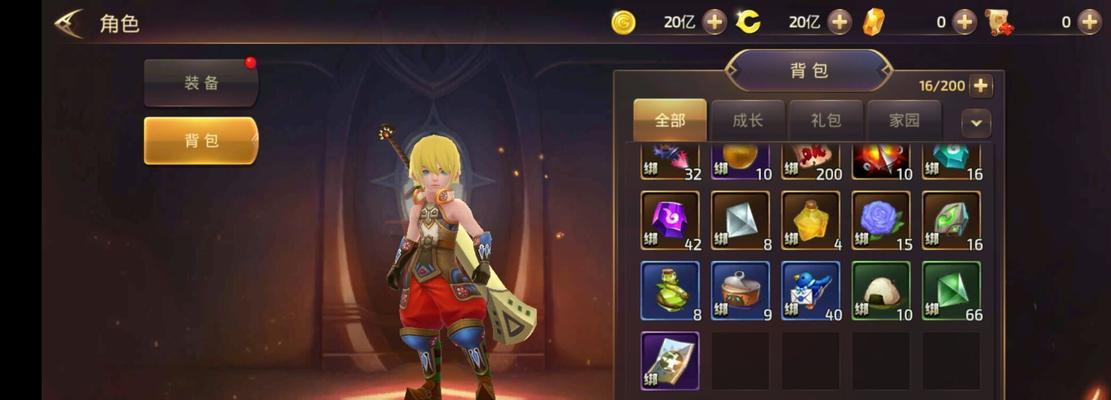This screenshot has height=400, width=1111.
Task: Show the 家园 tab
Action: (x=904, y=120)
